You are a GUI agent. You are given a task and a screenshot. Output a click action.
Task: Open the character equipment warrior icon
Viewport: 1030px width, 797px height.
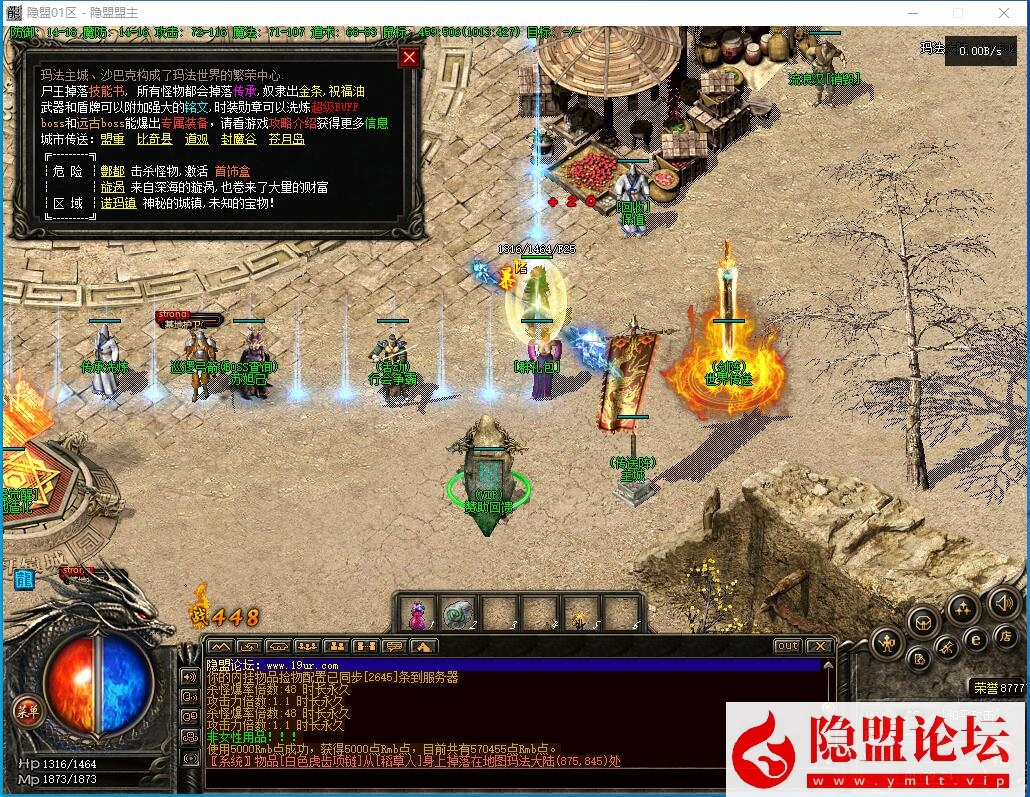(x=886, y=643)
